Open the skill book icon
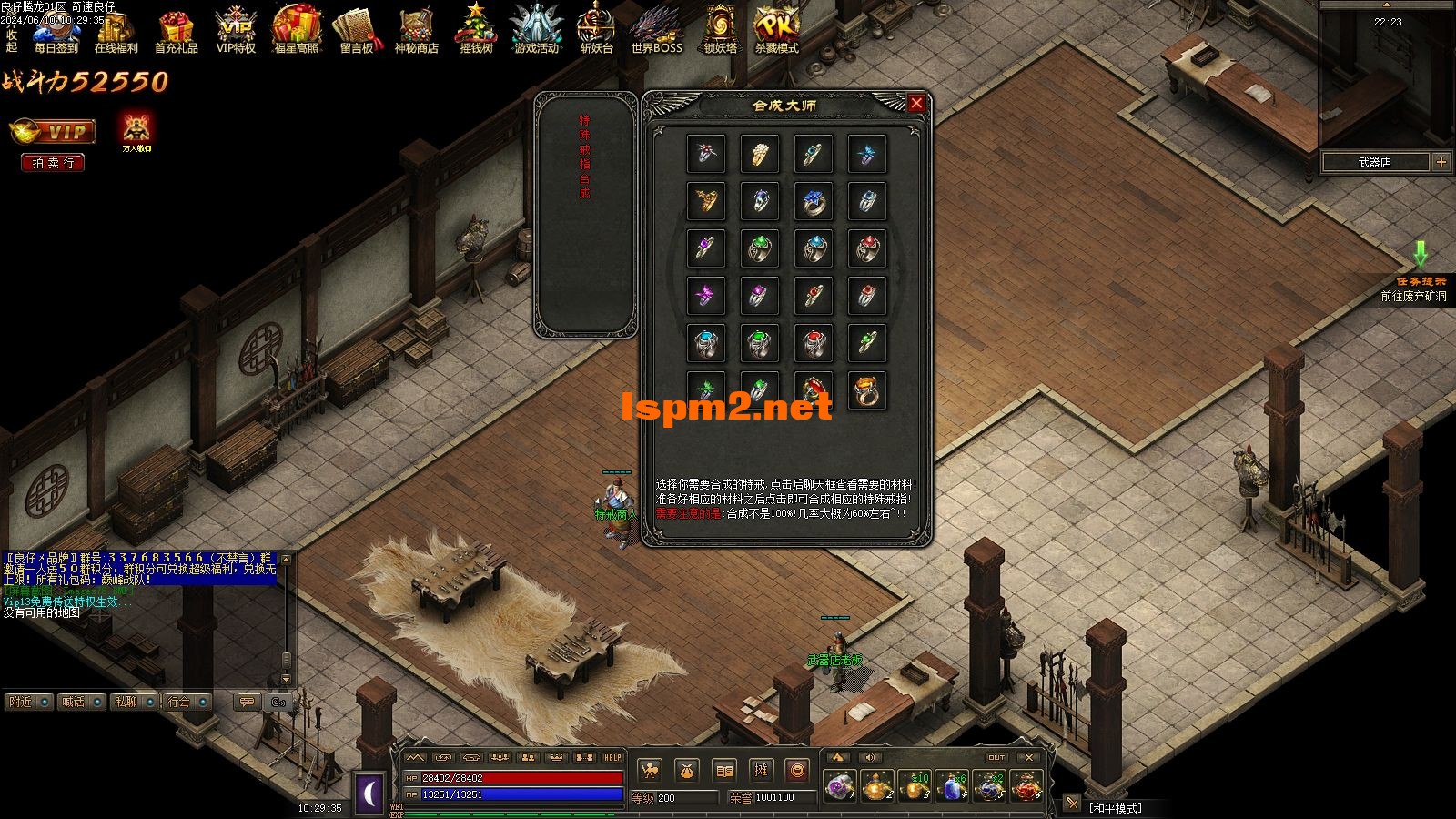1456x819 pixels. pos(723,771)
